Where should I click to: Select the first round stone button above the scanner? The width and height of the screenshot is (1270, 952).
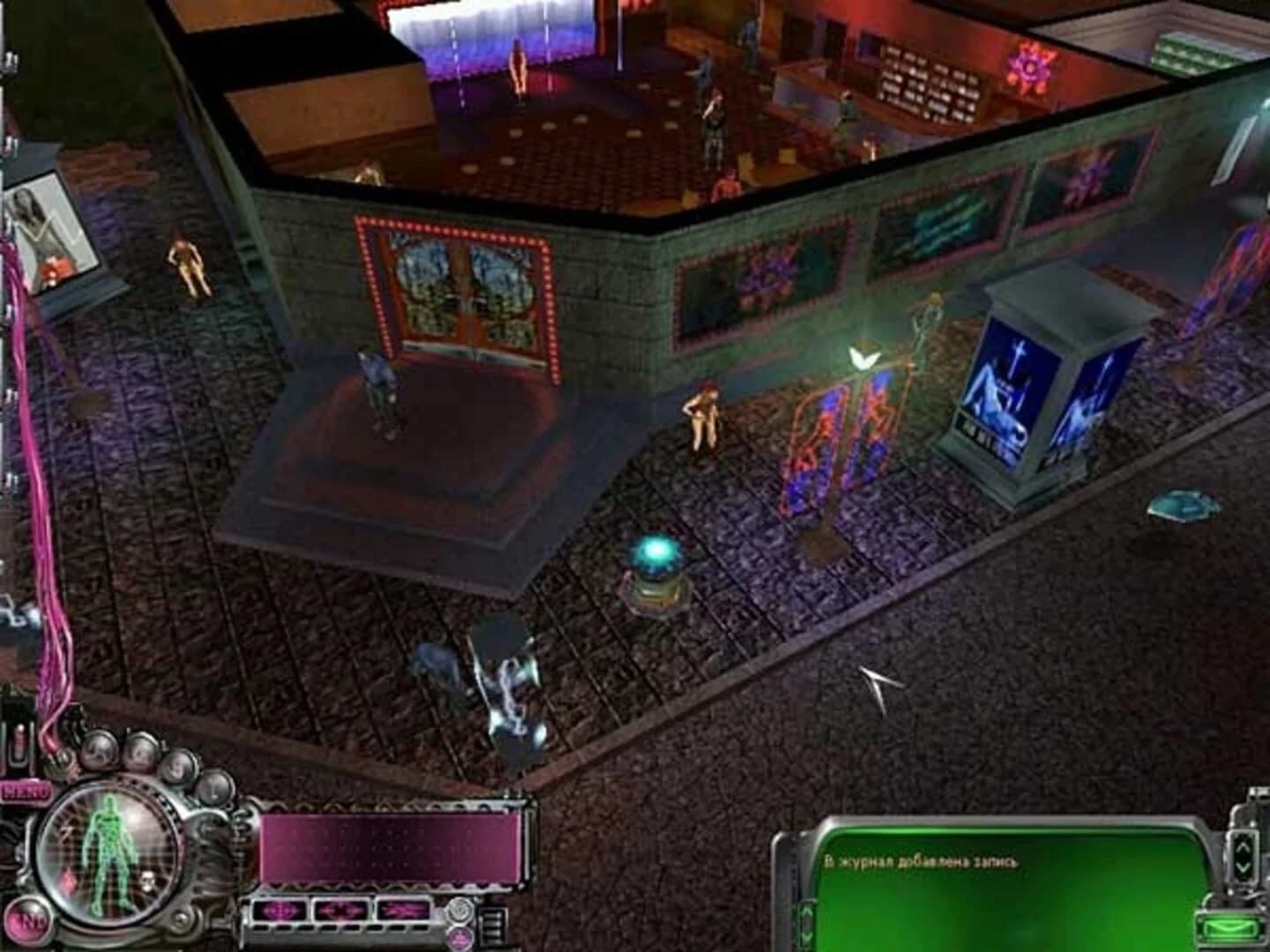[98, 749]
